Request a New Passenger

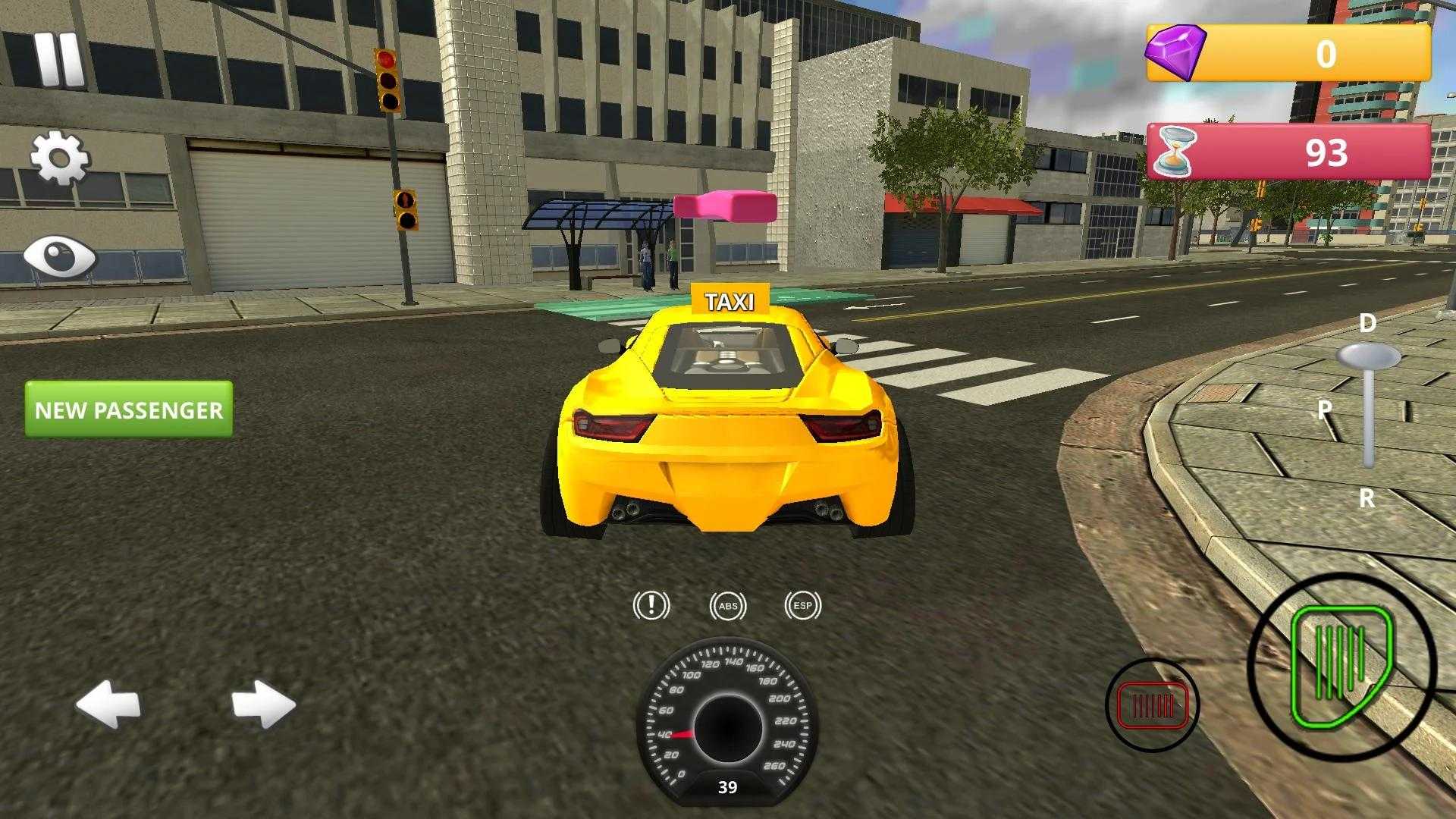click(x=129, y=409)
